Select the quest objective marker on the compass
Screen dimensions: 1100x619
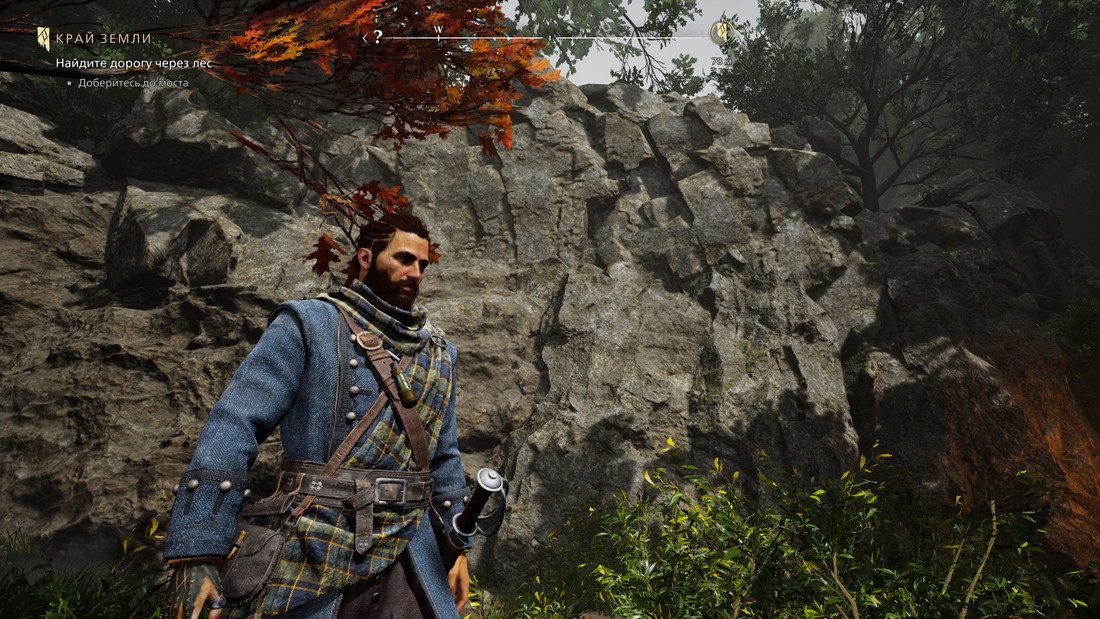[719, 33]
